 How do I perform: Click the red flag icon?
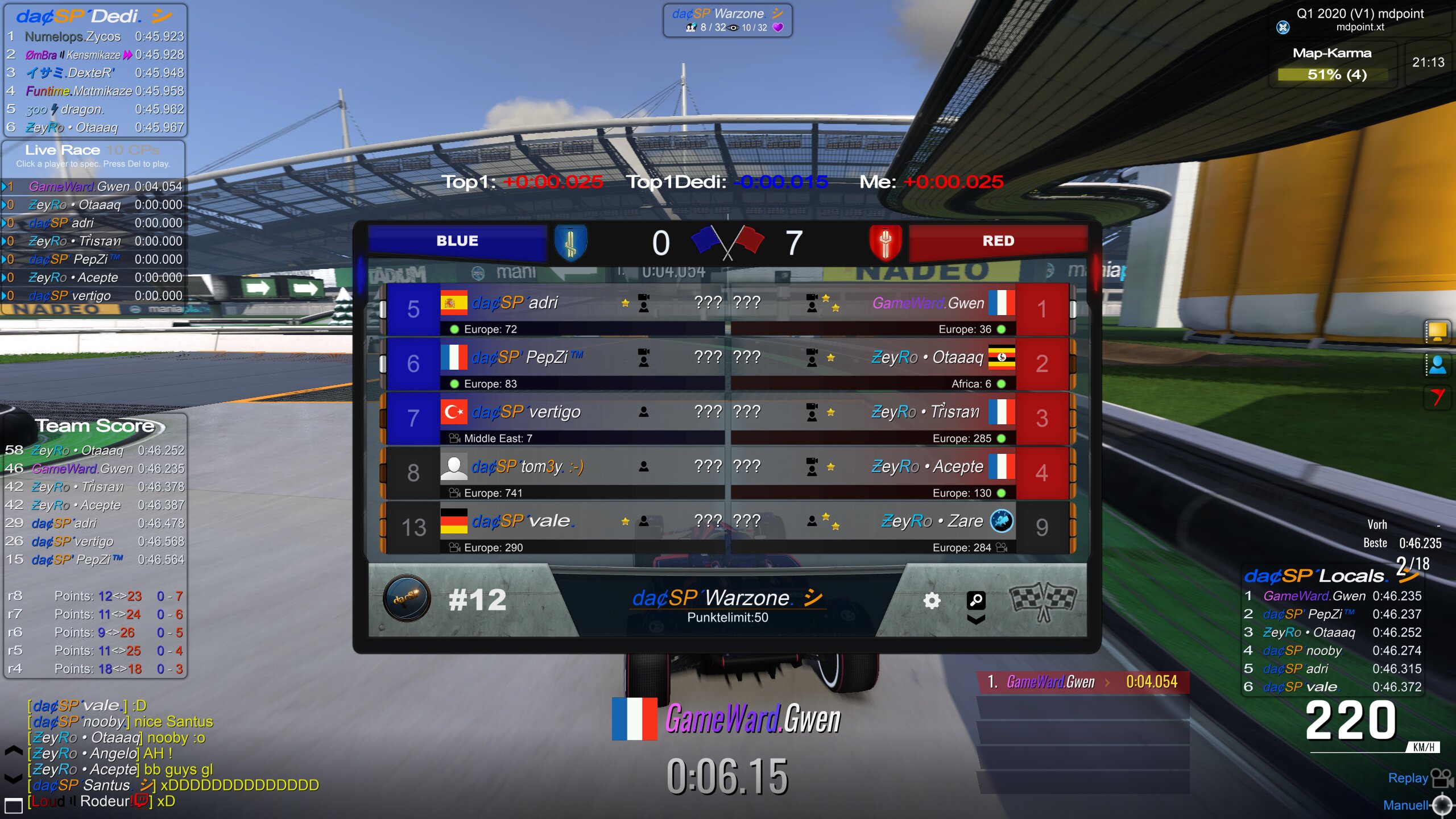click(1437, 397)
